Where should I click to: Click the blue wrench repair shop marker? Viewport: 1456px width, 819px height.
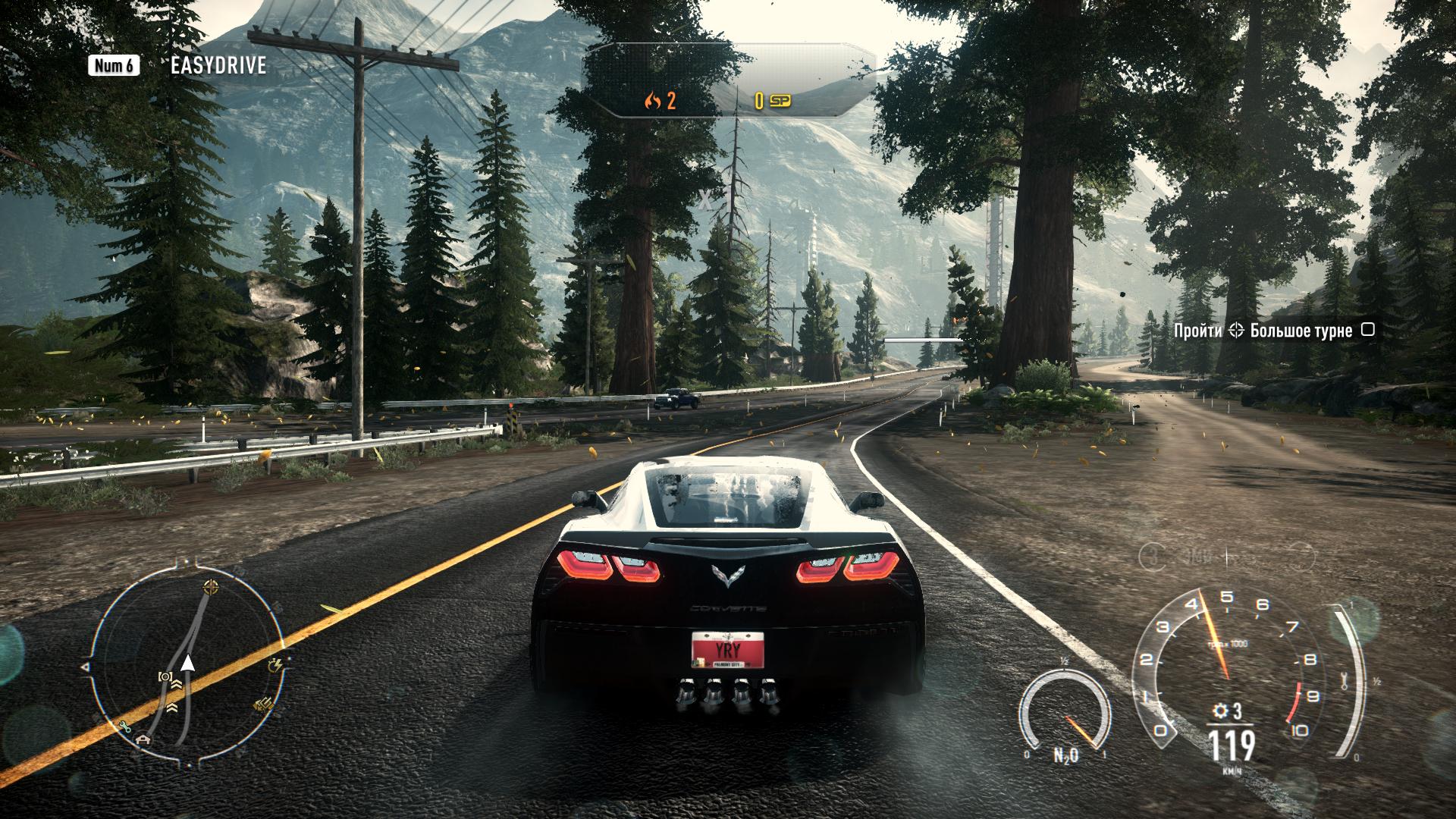[125, 726]
